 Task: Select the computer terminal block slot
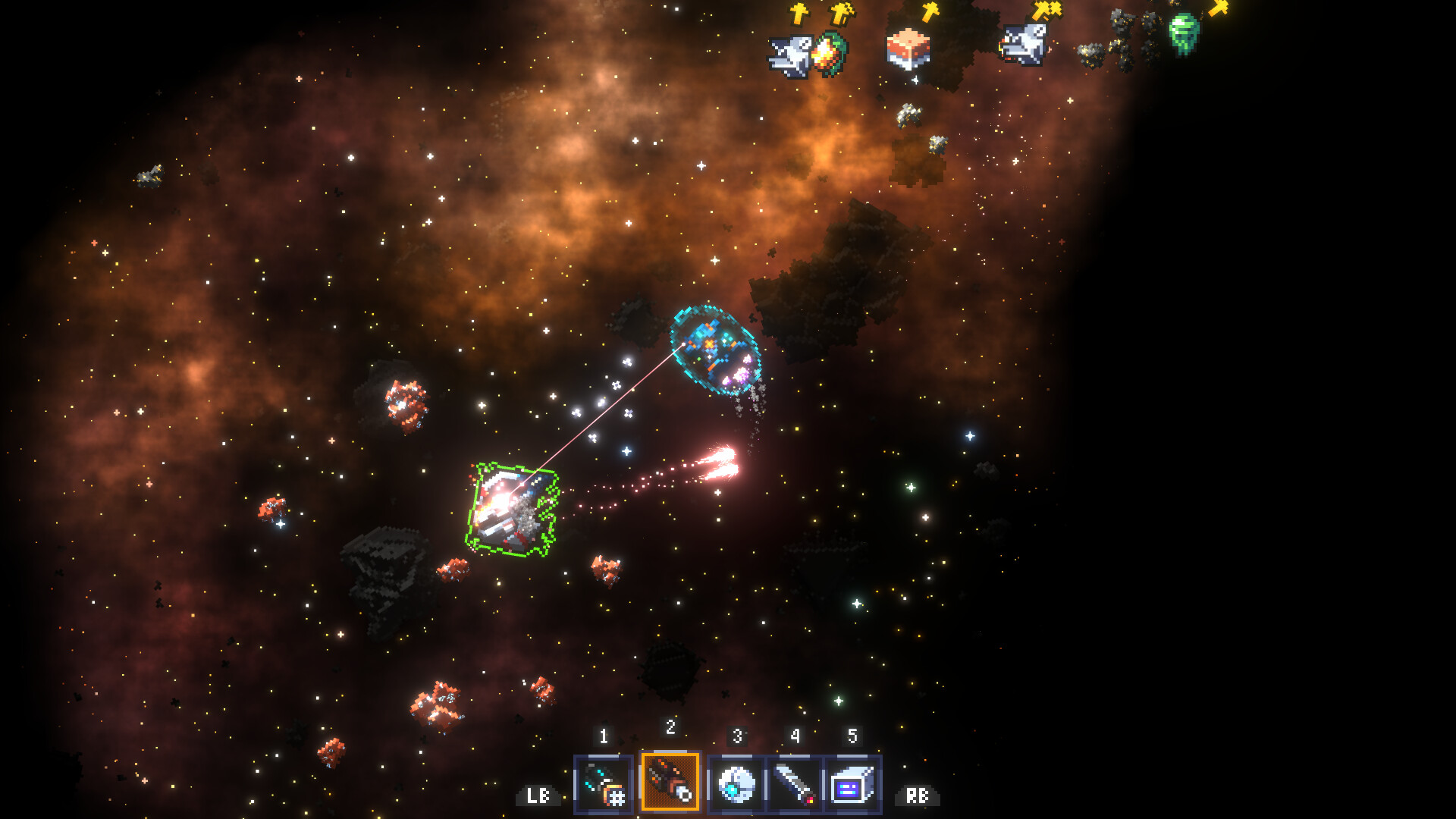(852, 785)
